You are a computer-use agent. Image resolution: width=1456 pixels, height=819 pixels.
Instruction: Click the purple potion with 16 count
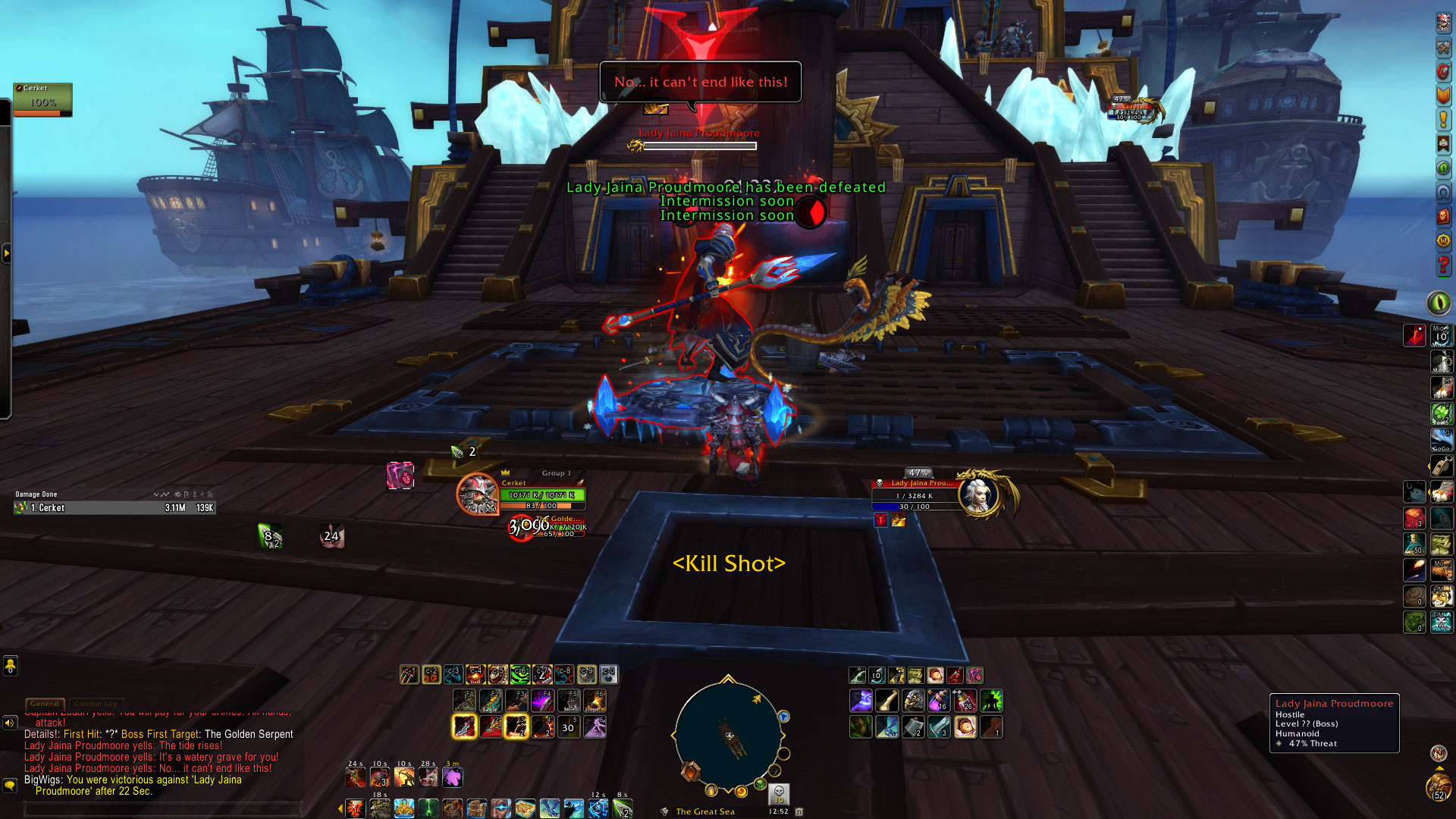(938, 700)
